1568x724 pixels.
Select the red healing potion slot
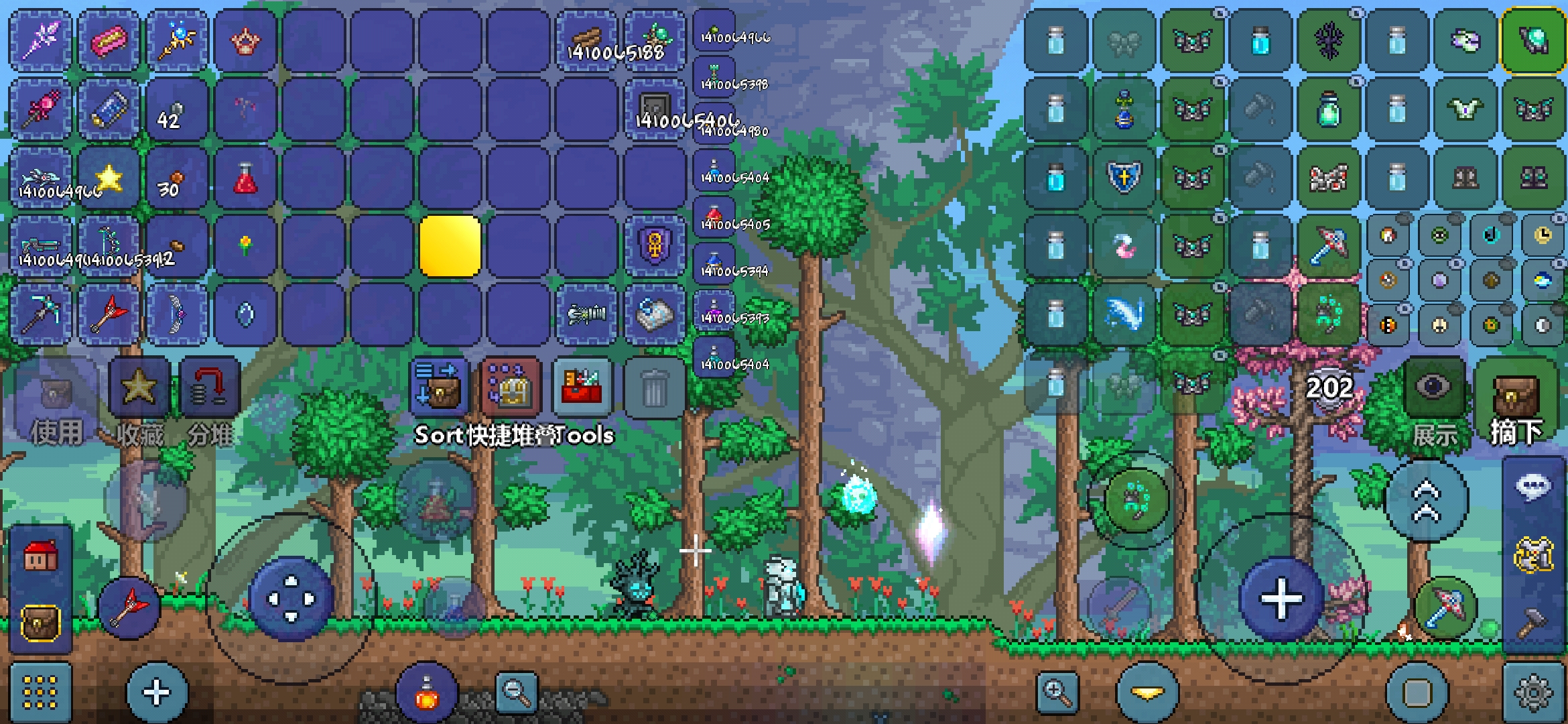(x=245, y=178)
